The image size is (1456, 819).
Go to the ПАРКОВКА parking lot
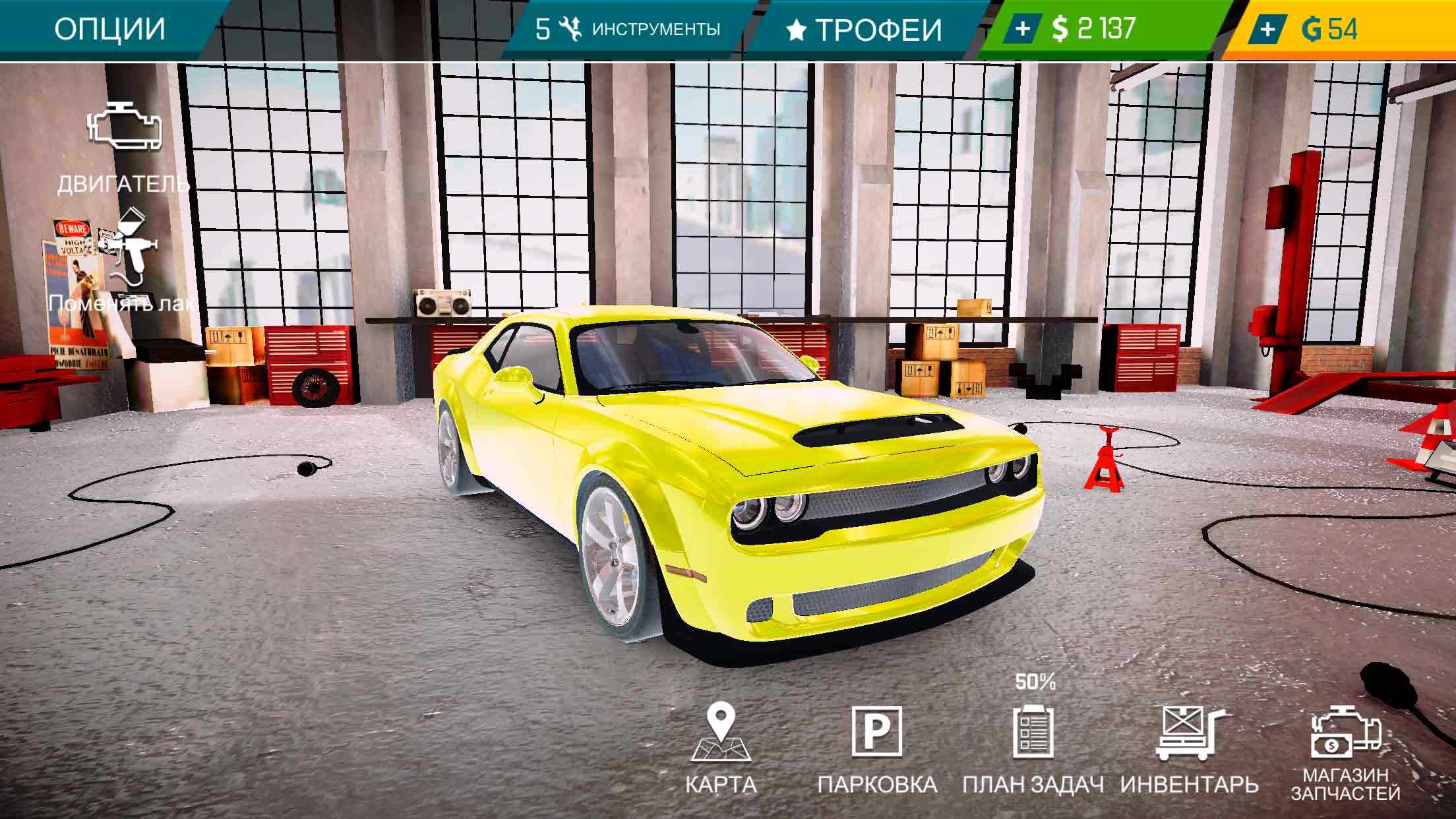point(877,746)
